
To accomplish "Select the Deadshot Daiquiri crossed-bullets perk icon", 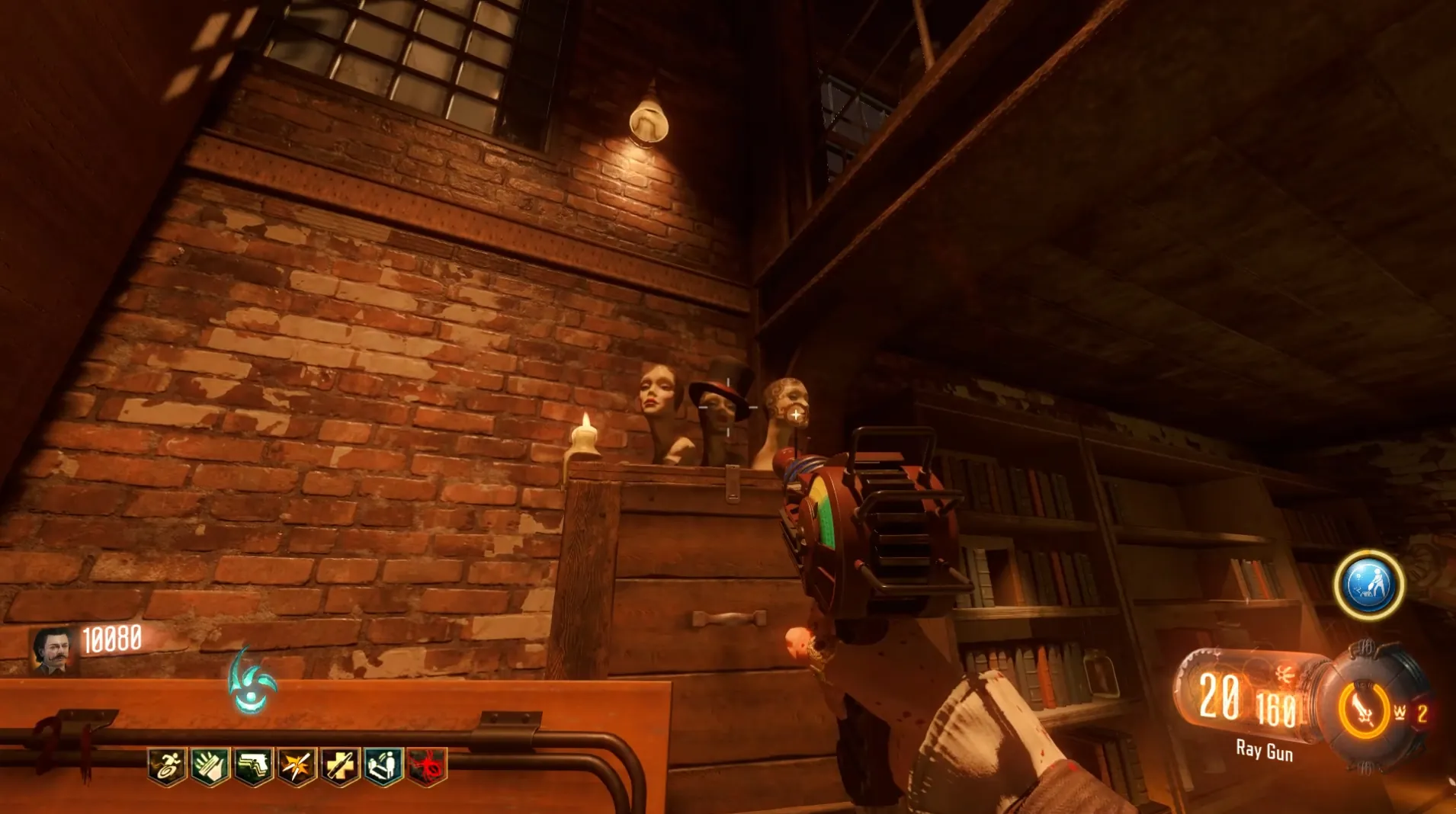I will pos(296,765).
